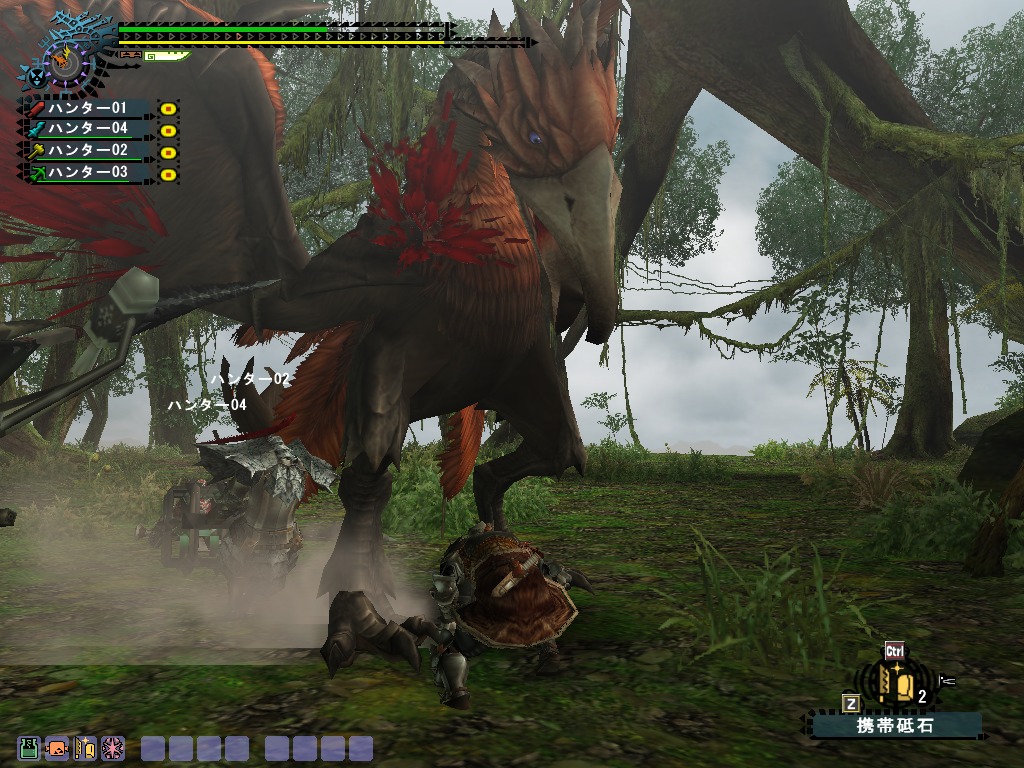Image resolution: width=1024 pixels, height=768 pixels.
Task: Select the ハンター01 party member row
Action: (89, 108)
